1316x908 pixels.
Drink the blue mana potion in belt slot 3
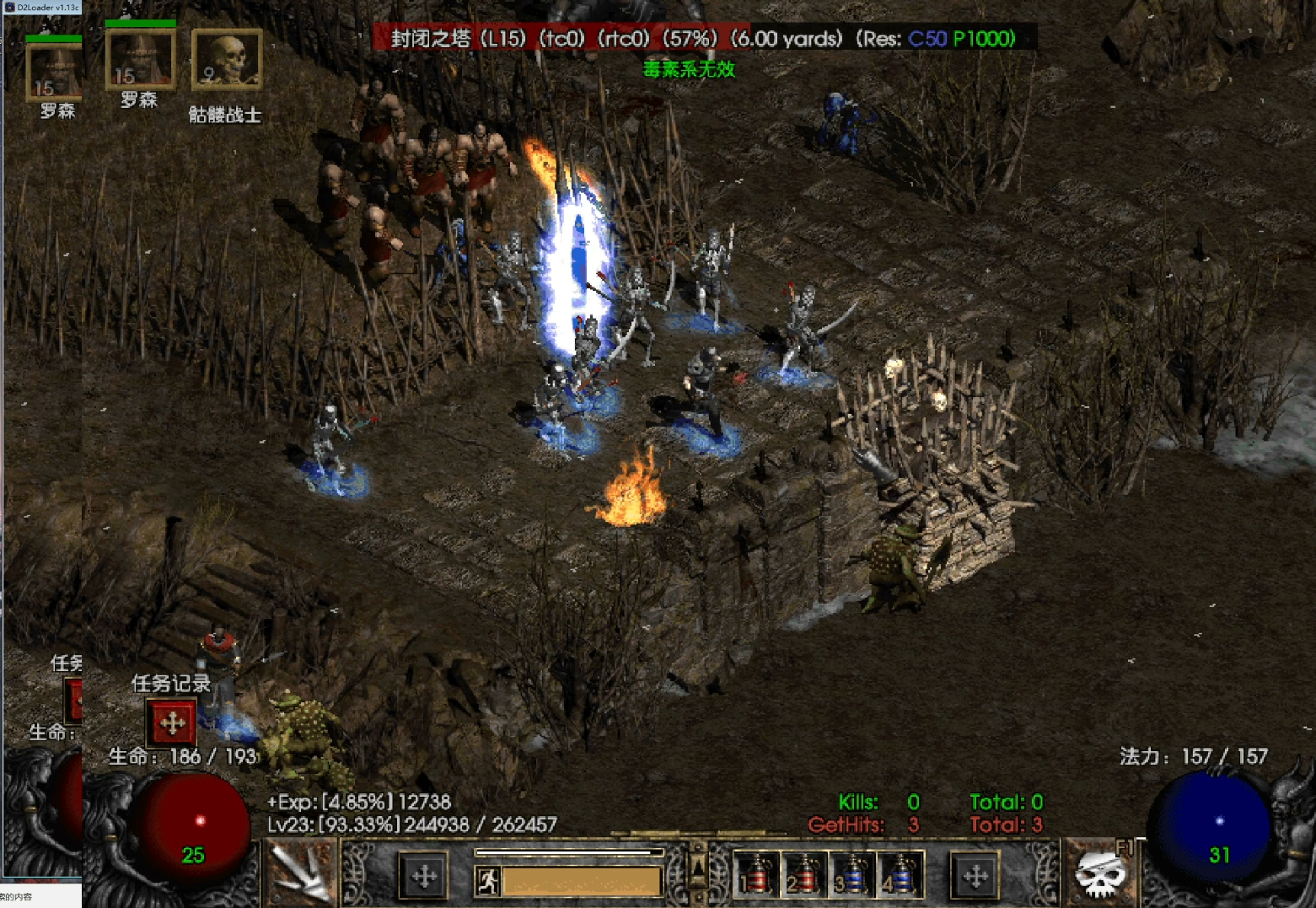click(x=851, y=874)
